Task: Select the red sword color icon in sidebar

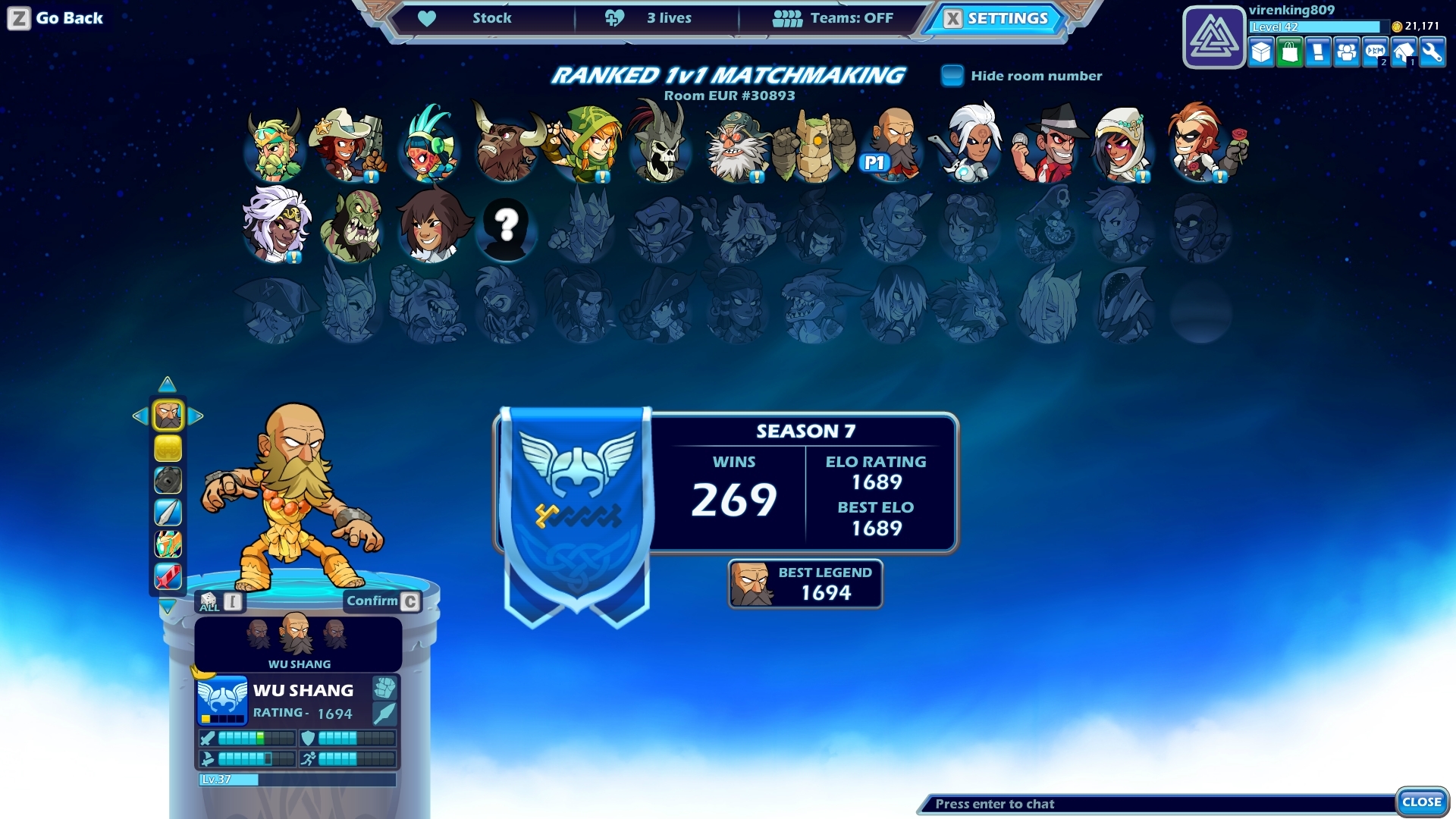Action: pyautogui.click(x=168, y=576)
